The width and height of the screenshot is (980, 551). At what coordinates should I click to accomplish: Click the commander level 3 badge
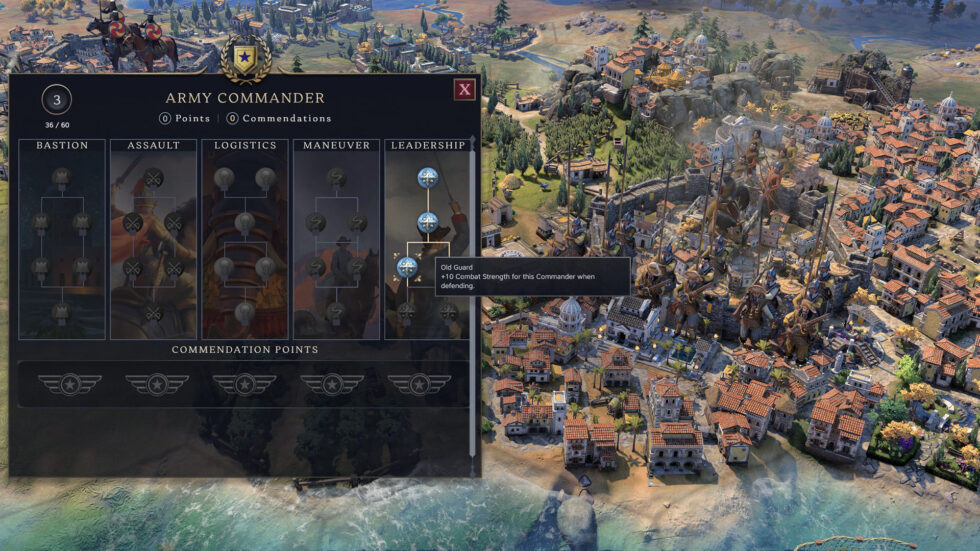coord(57,100)
